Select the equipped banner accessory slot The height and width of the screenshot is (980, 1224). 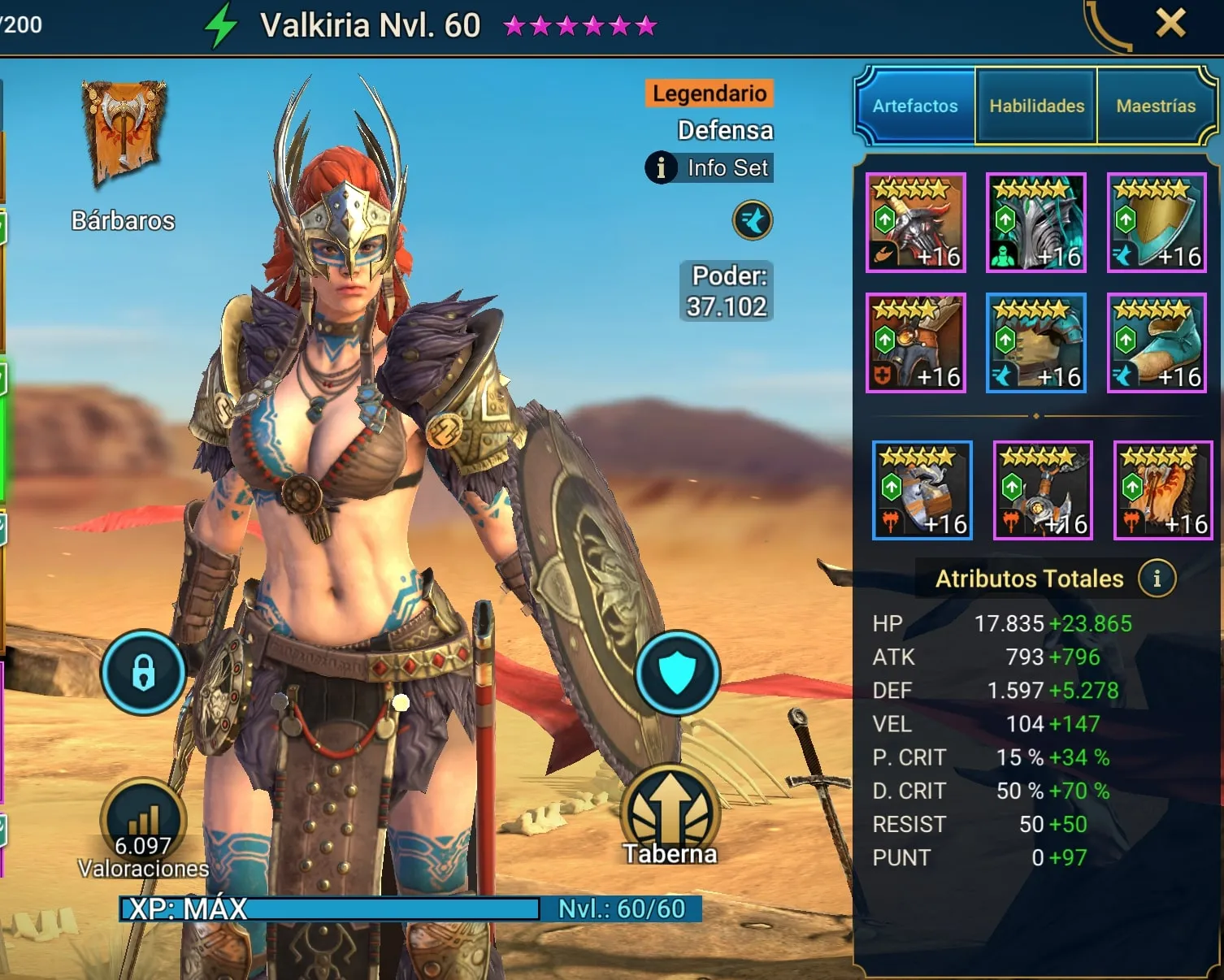[1163, 491]
